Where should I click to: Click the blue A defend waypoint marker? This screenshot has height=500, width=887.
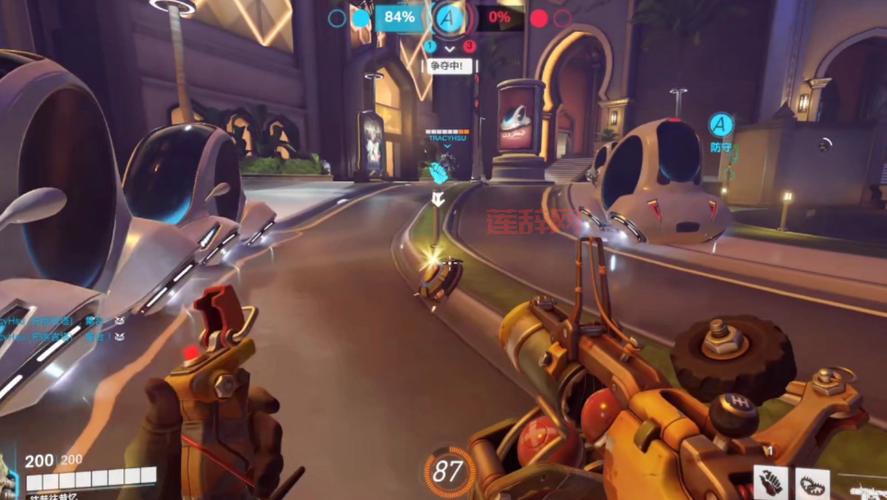click(721, 125)
